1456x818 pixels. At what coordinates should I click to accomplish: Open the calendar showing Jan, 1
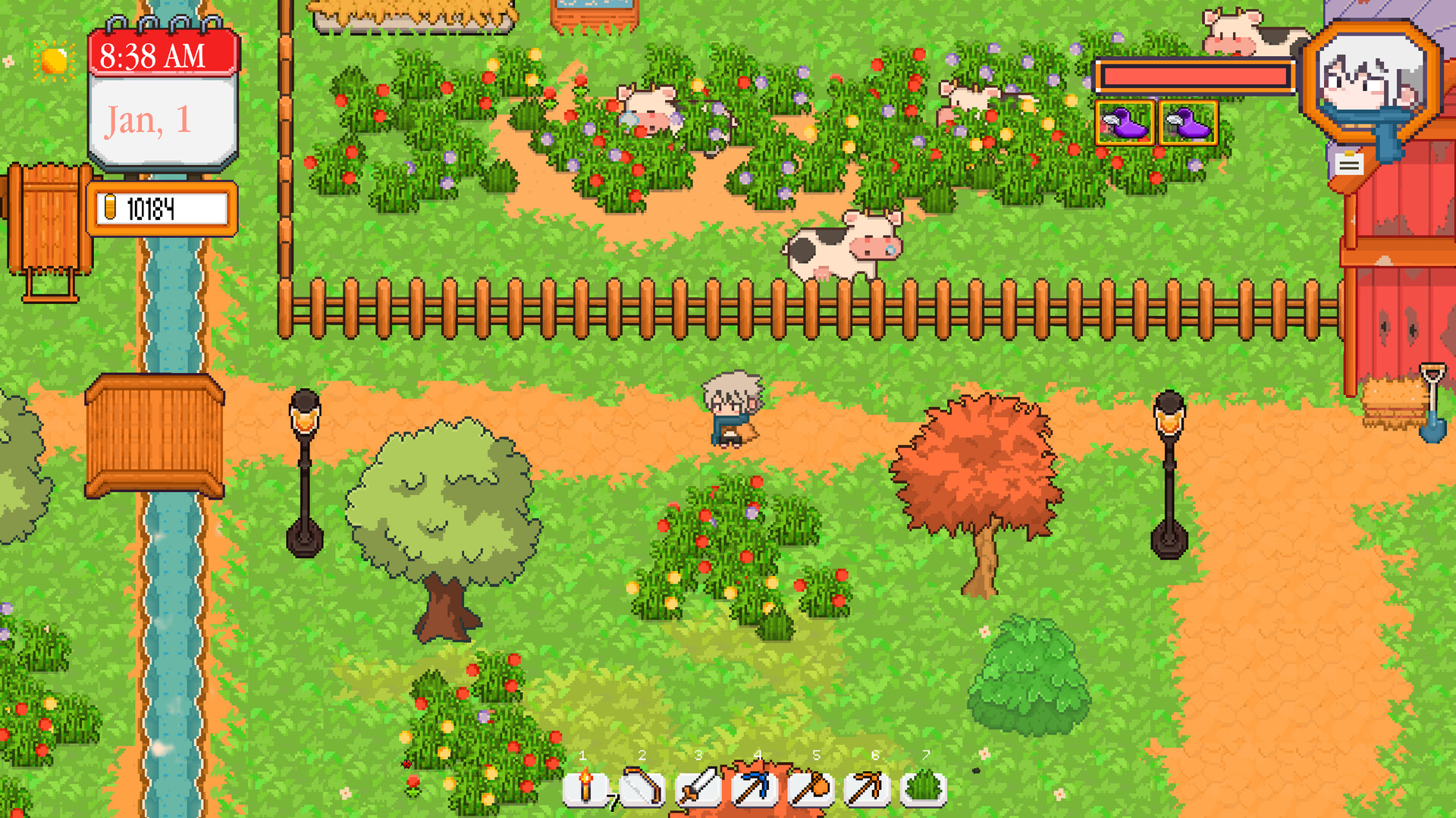point(162,120)
